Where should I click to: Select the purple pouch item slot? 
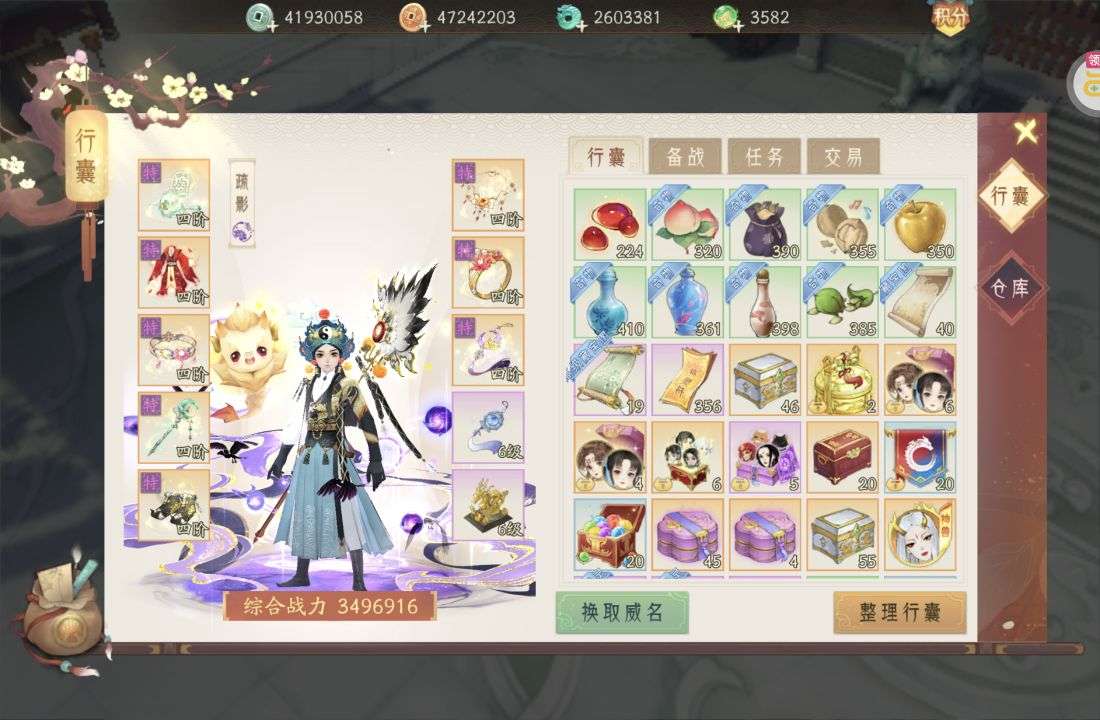765,224
